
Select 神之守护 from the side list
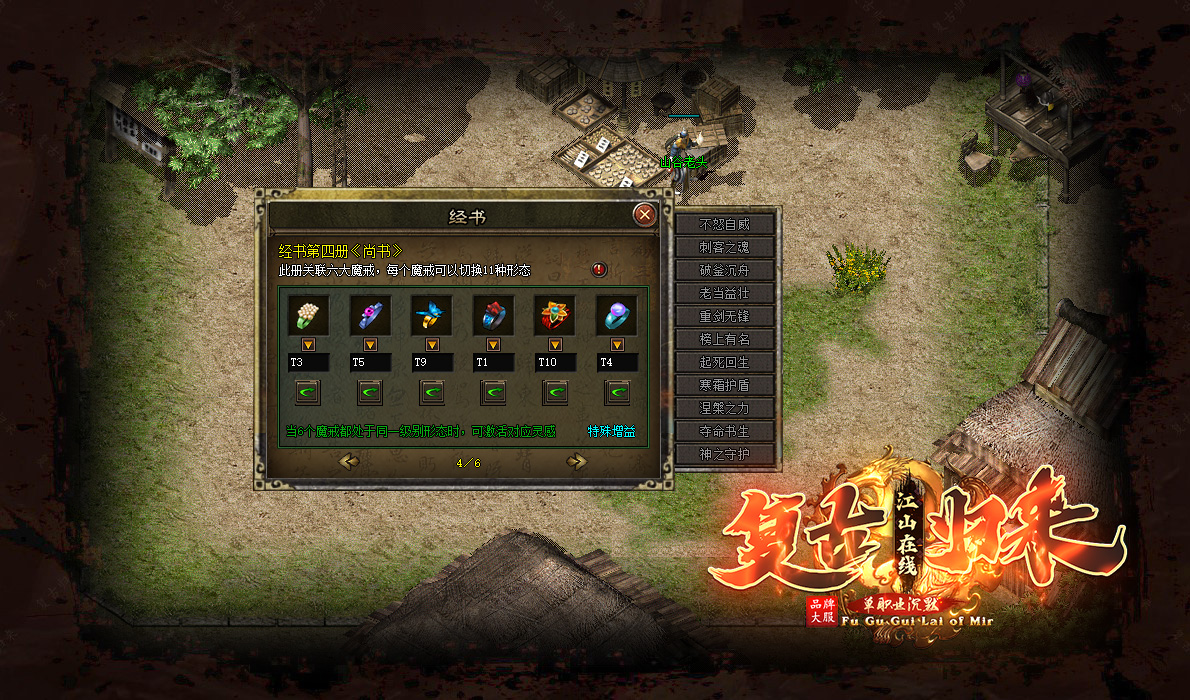[x=724, y=454]
